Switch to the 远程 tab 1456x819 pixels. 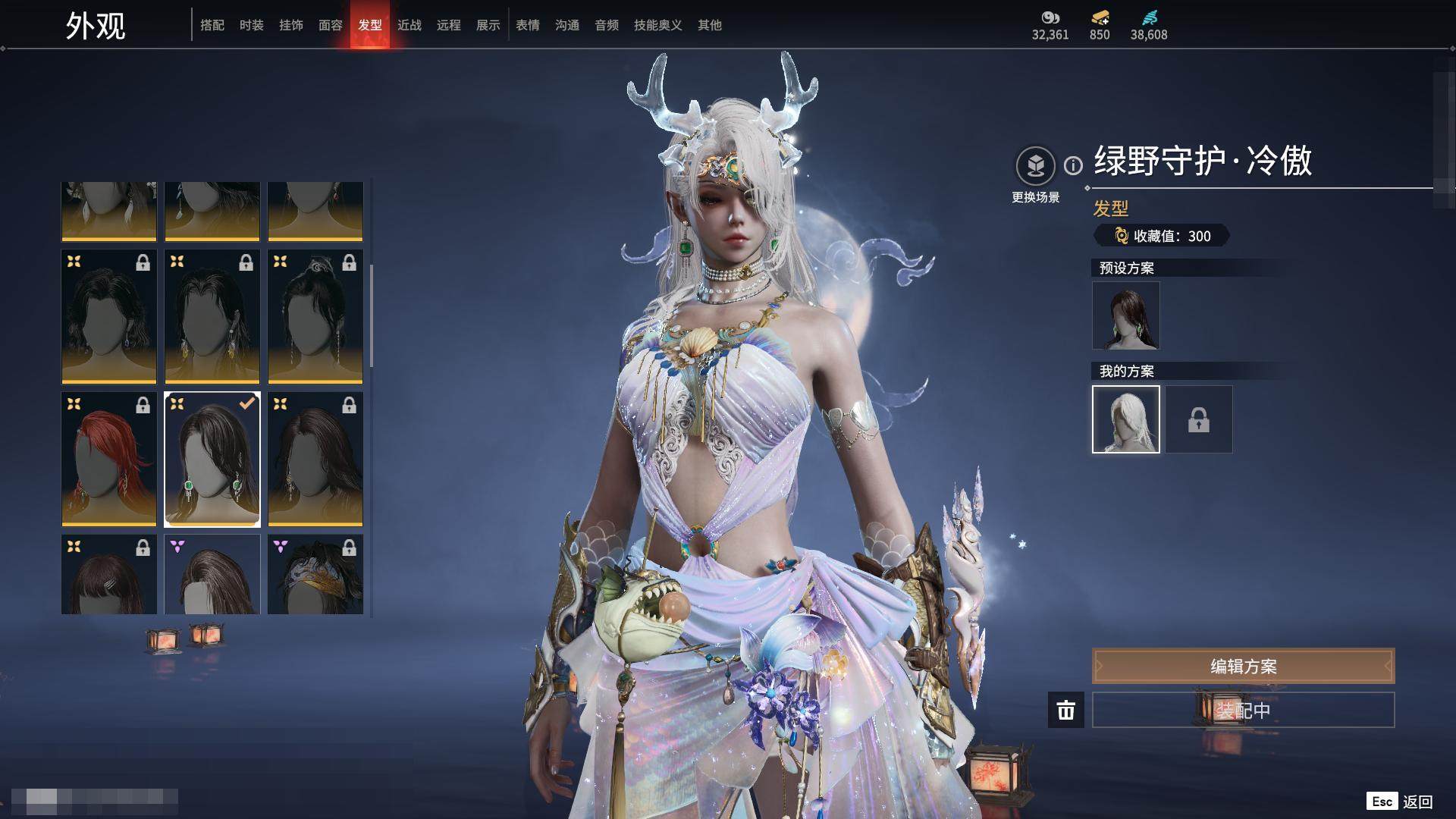[449, 25]
